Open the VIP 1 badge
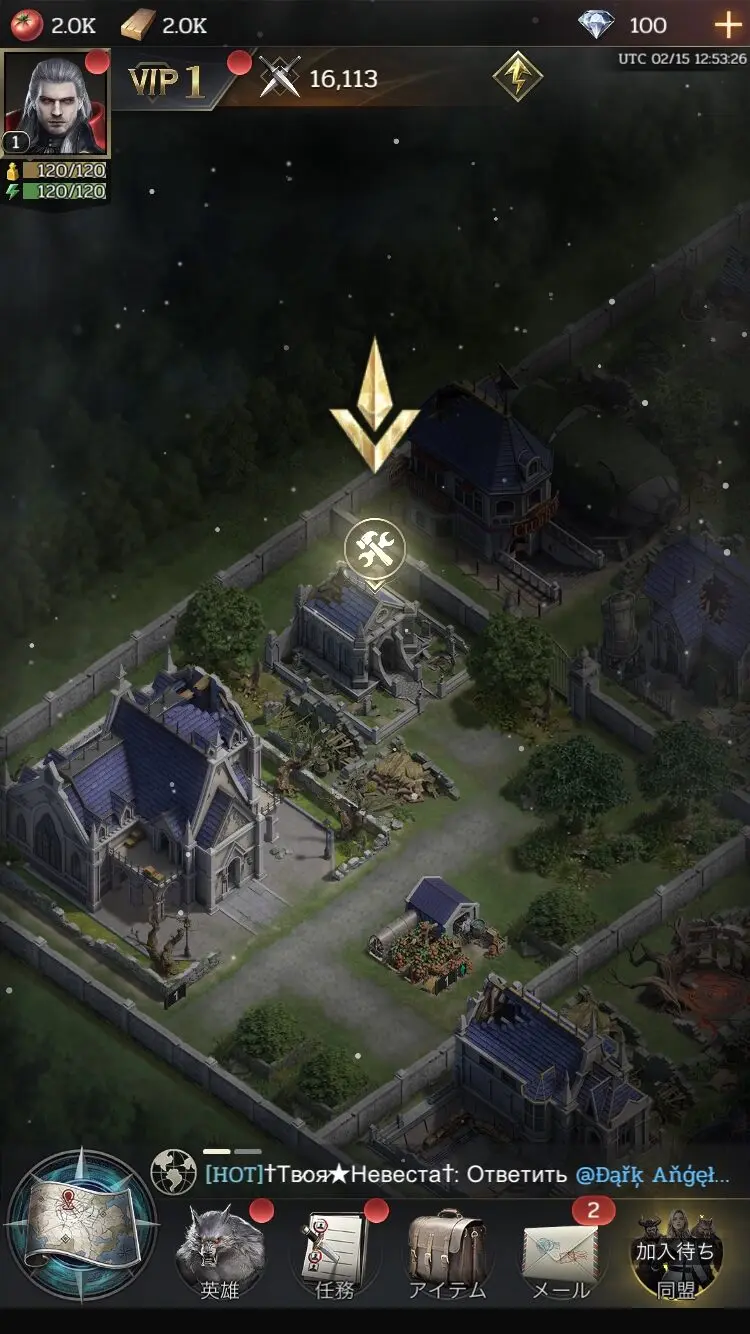This screenshot has width=750, height=1334. pos(166,81)
